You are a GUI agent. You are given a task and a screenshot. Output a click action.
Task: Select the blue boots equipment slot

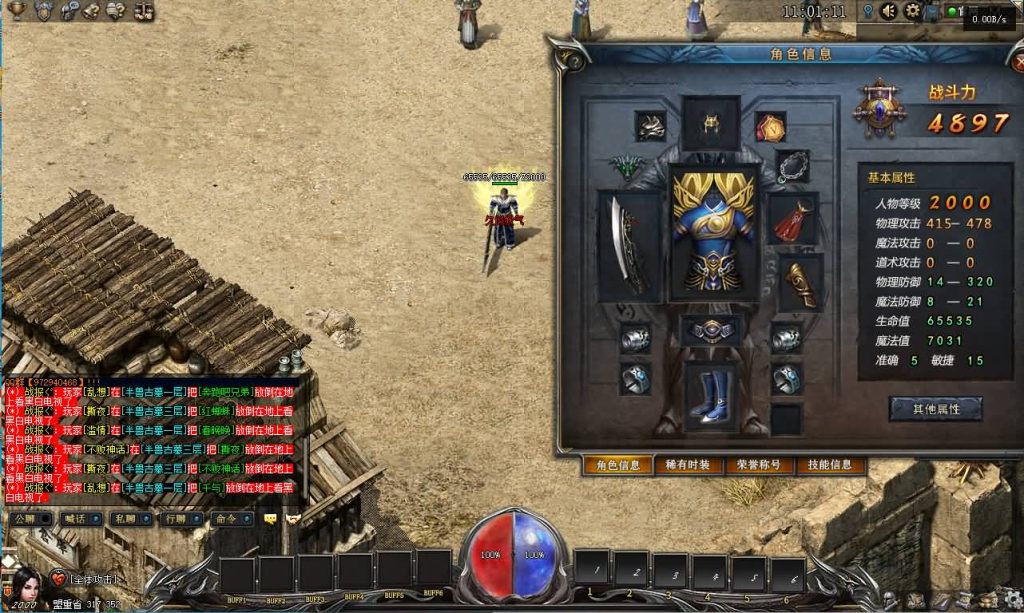click(x=712, y=397)
